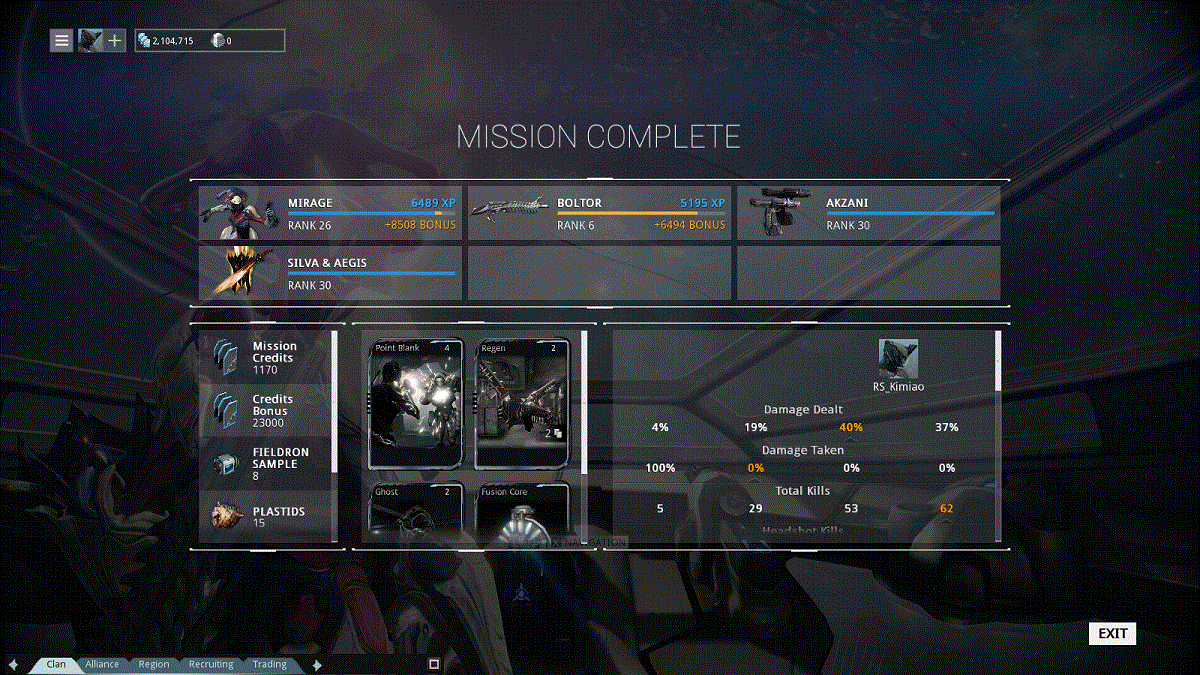Select the Boltor weapon XP panel
Viewport: 1200px width, 675px height.
pyautogui.click(x=599, y=213)
